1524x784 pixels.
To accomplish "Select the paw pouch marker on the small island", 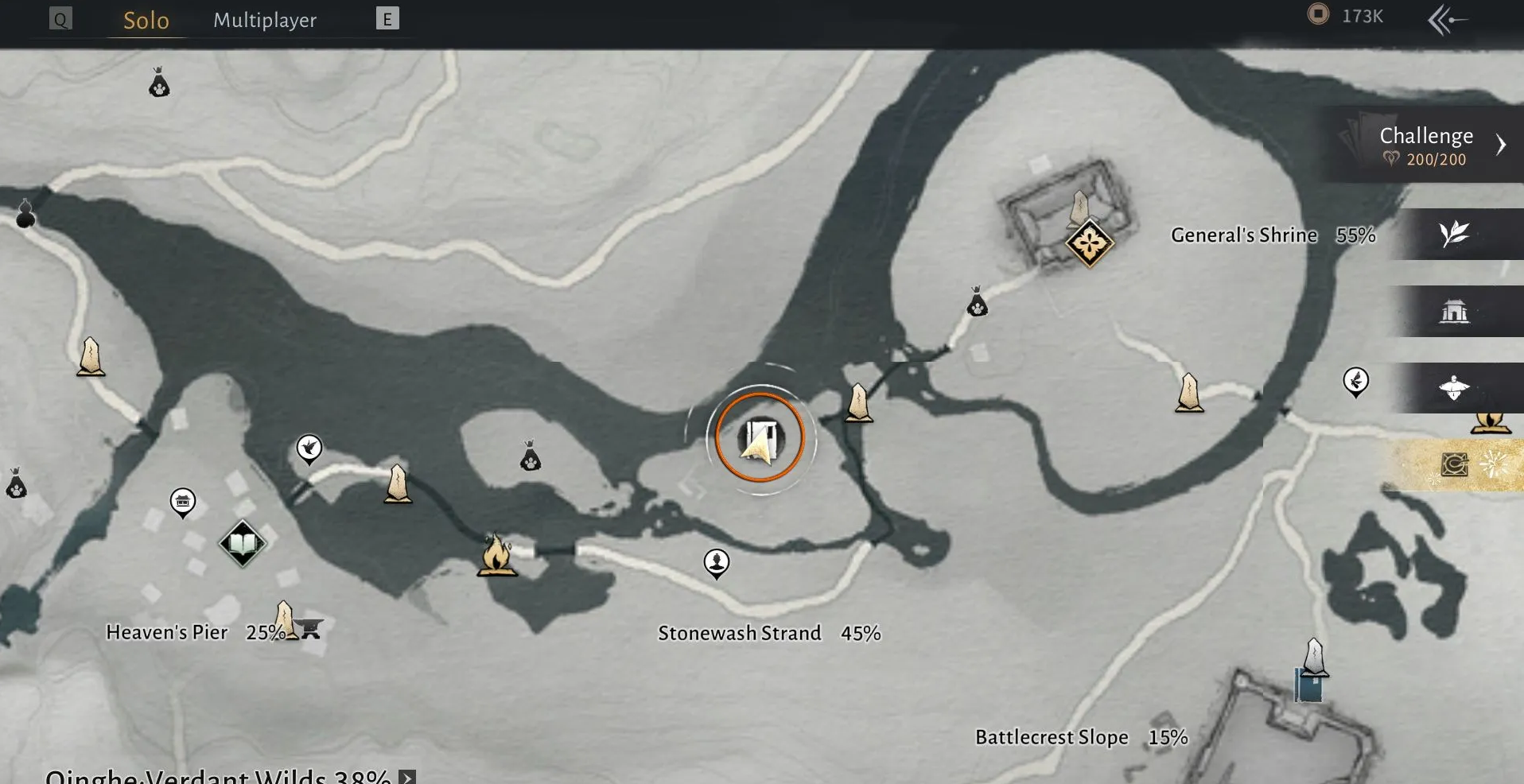I will pos(531,456).
